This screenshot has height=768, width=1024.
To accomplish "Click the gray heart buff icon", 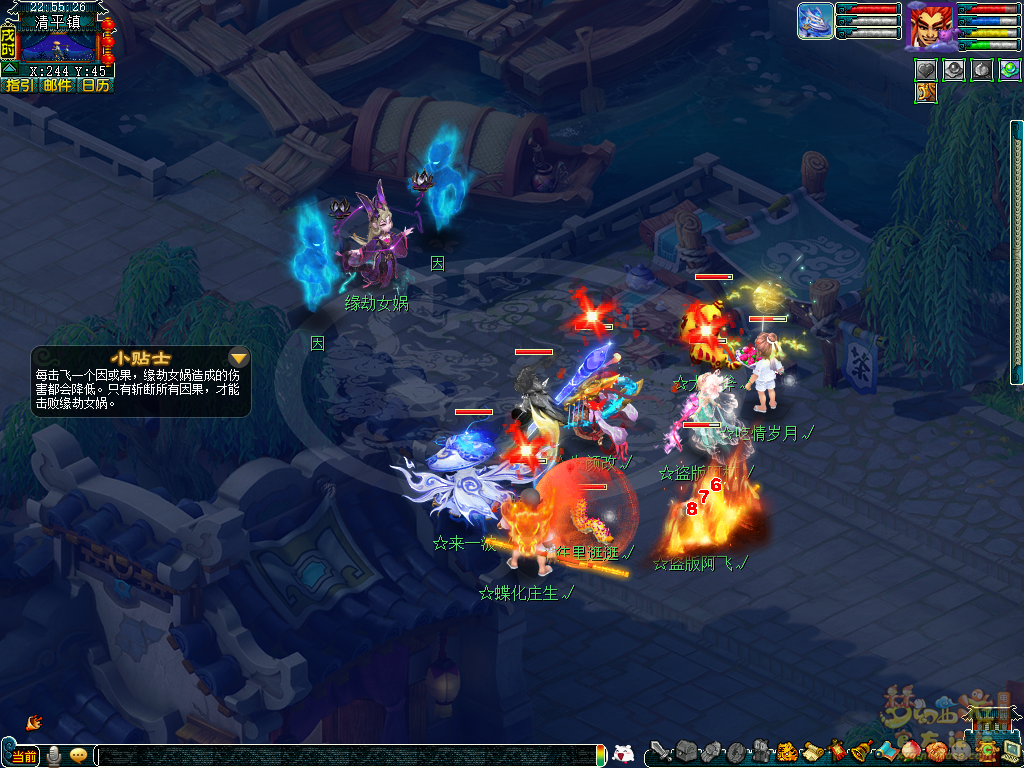I will tap(925, 70).
